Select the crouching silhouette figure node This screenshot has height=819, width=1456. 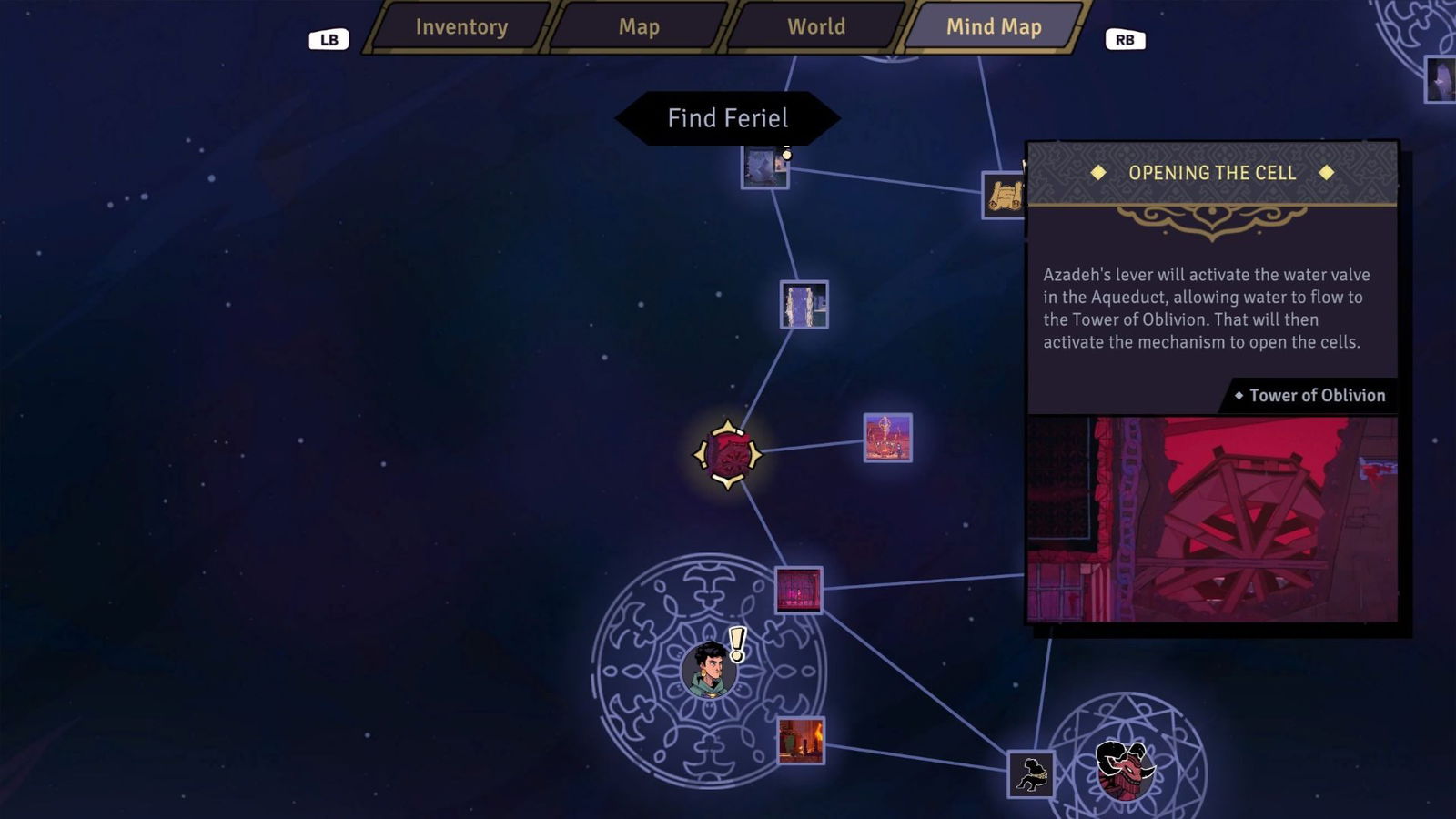coord(1031,774)
